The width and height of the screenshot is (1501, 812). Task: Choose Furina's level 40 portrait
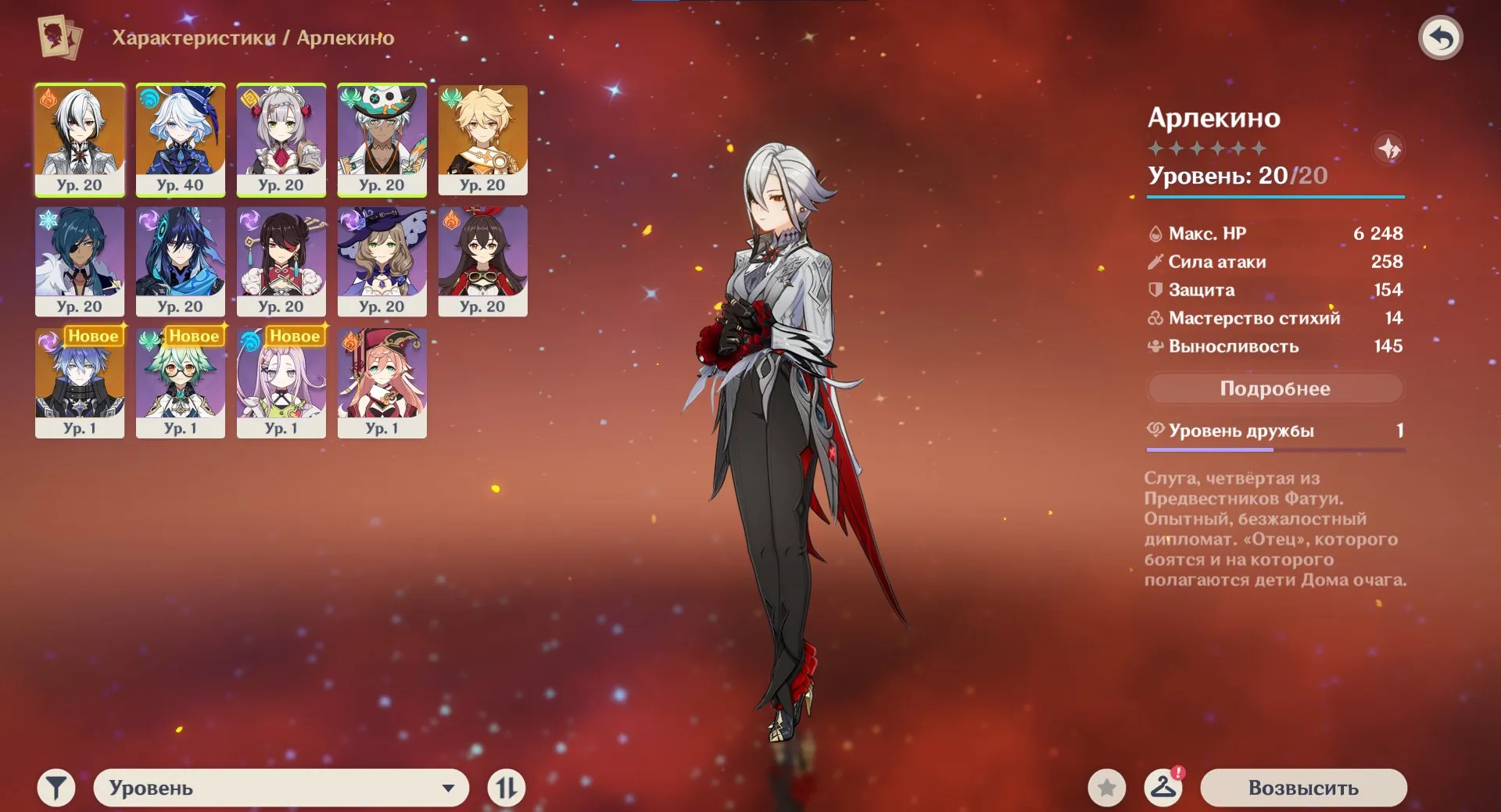point(181,139)
